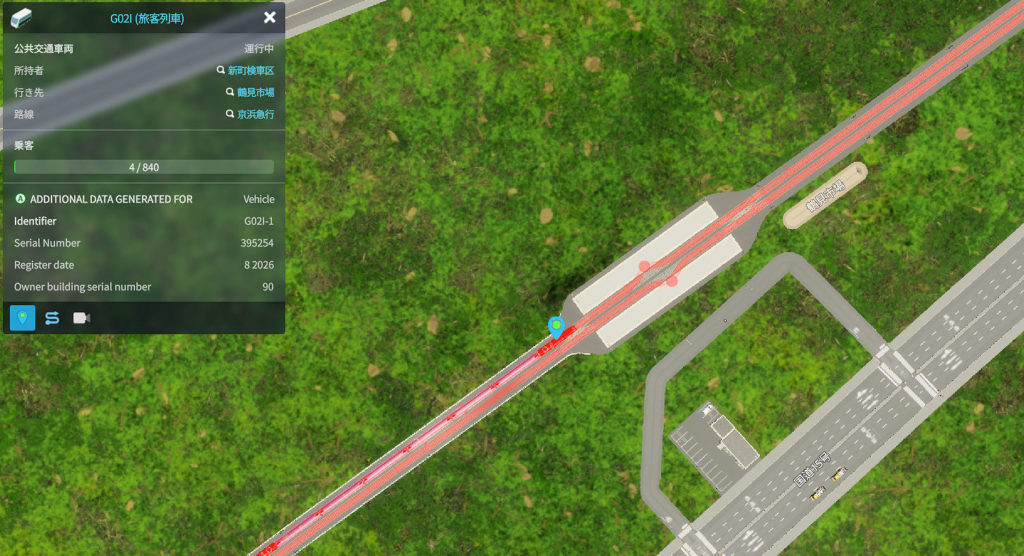Close the G02I vehicle info panel

tap(270, 18)
